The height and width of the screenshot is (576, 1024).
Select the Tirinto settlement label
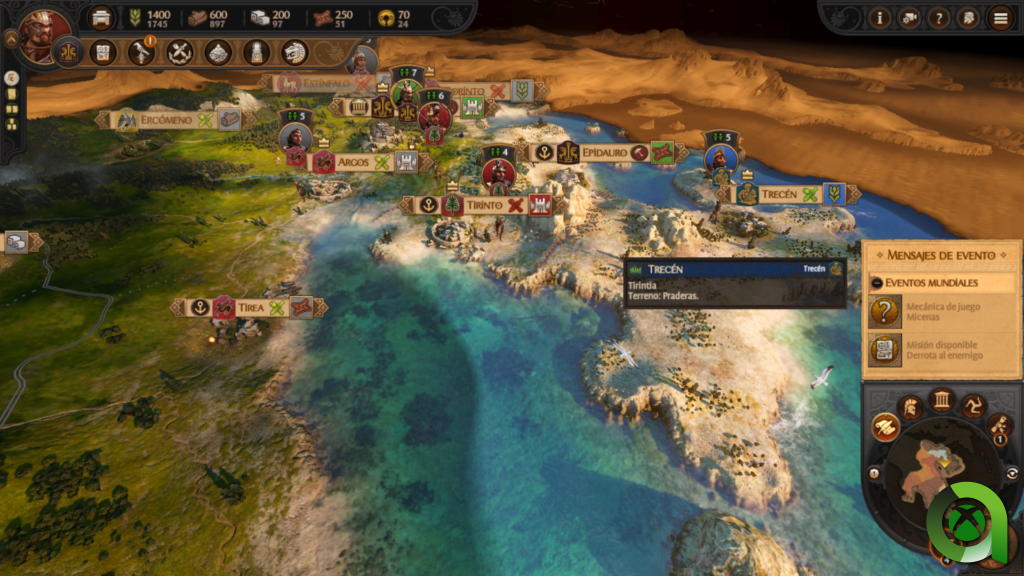pos(483,205)
